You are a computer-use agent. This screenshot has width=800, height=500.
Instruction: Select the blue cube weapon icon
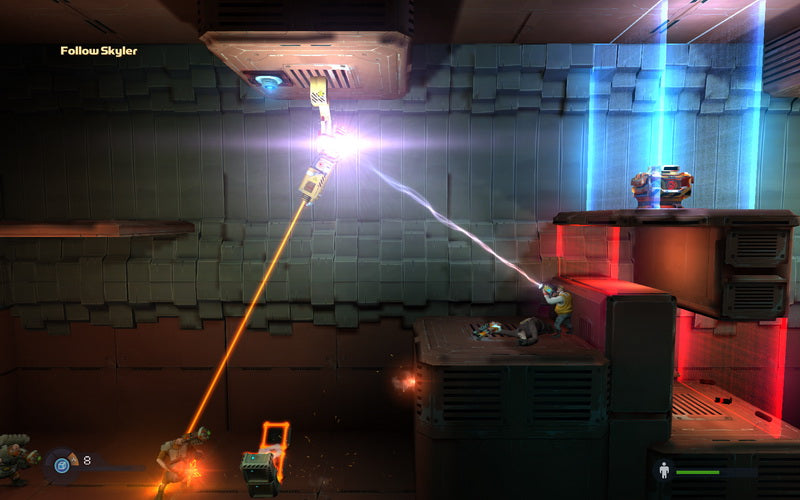(61, 464)
